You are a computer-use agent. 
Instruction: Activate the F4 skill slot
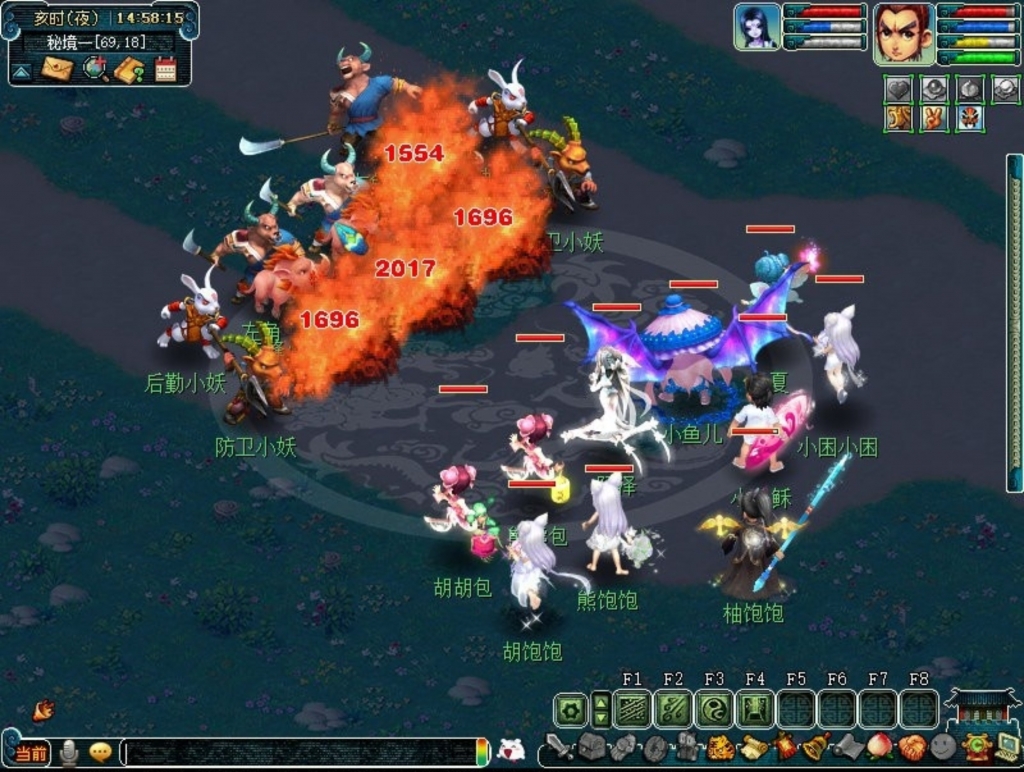pos(755,710)
